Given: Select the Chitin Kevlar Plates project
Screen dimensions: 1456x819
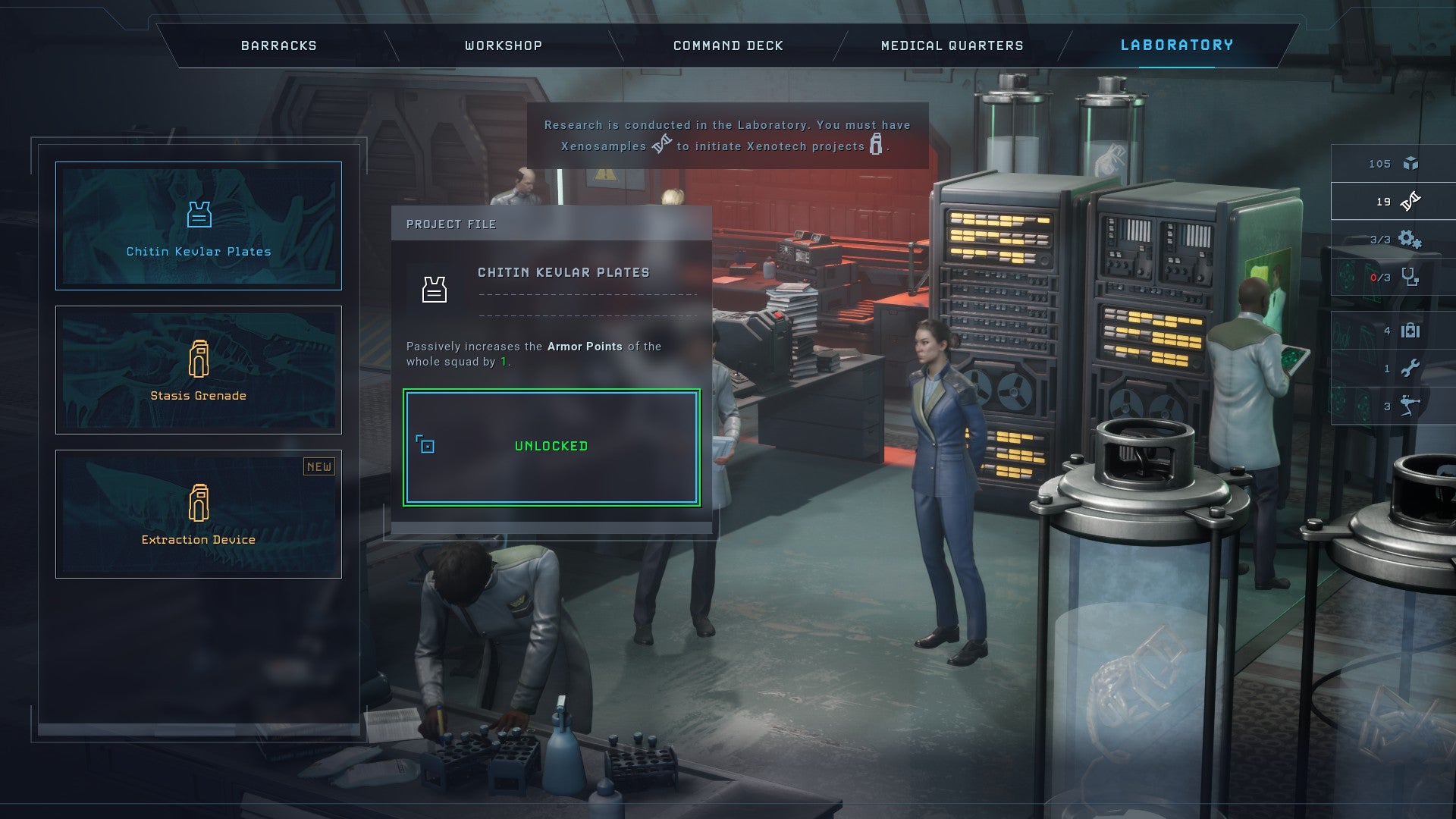Looking at the screenshot, I should click(199, 226).
